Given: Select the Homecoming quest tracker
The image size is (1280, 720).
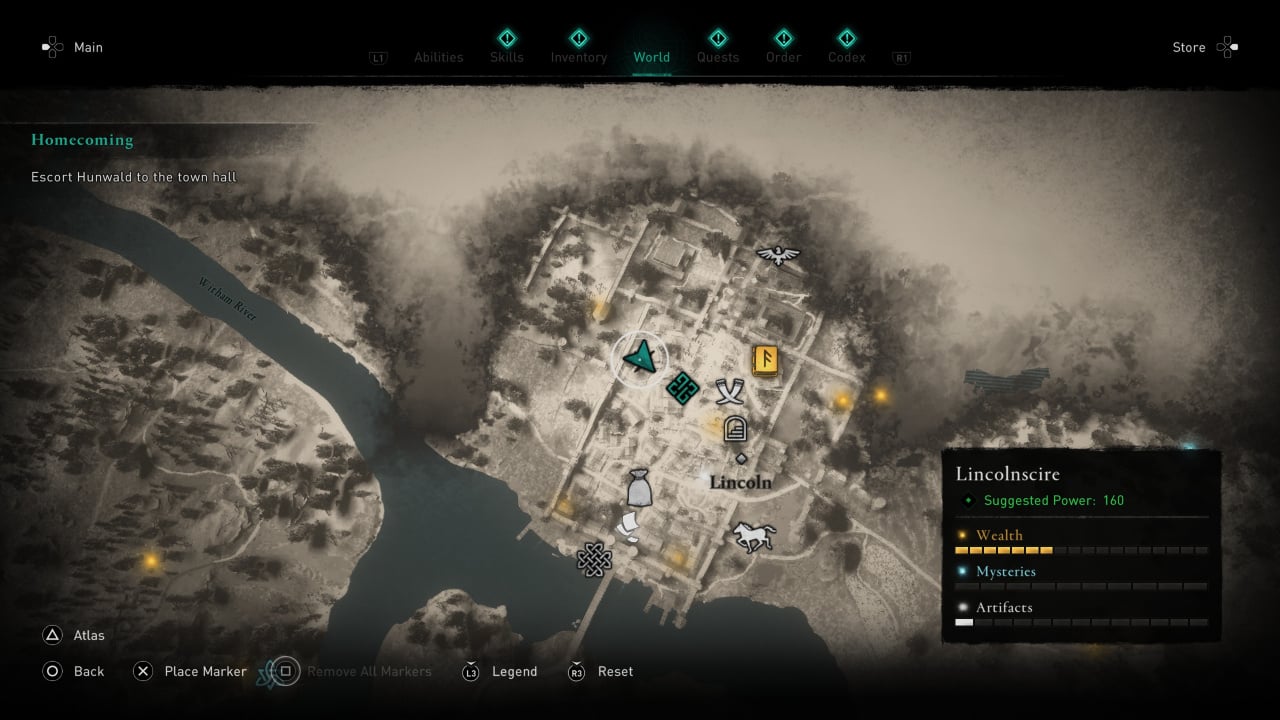Looking at the screenshot, I should (82, 140).
